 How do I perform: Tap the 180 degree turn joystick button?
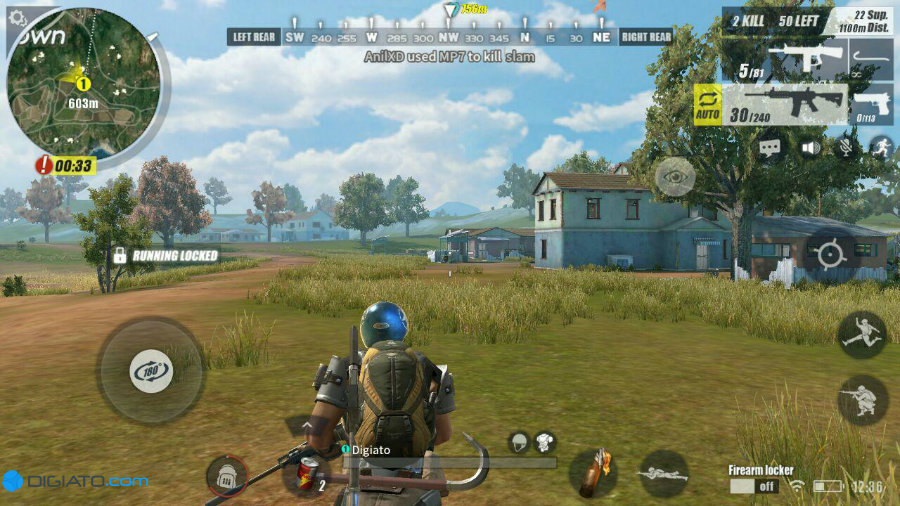pyautogui.click(x=150, y=371)
